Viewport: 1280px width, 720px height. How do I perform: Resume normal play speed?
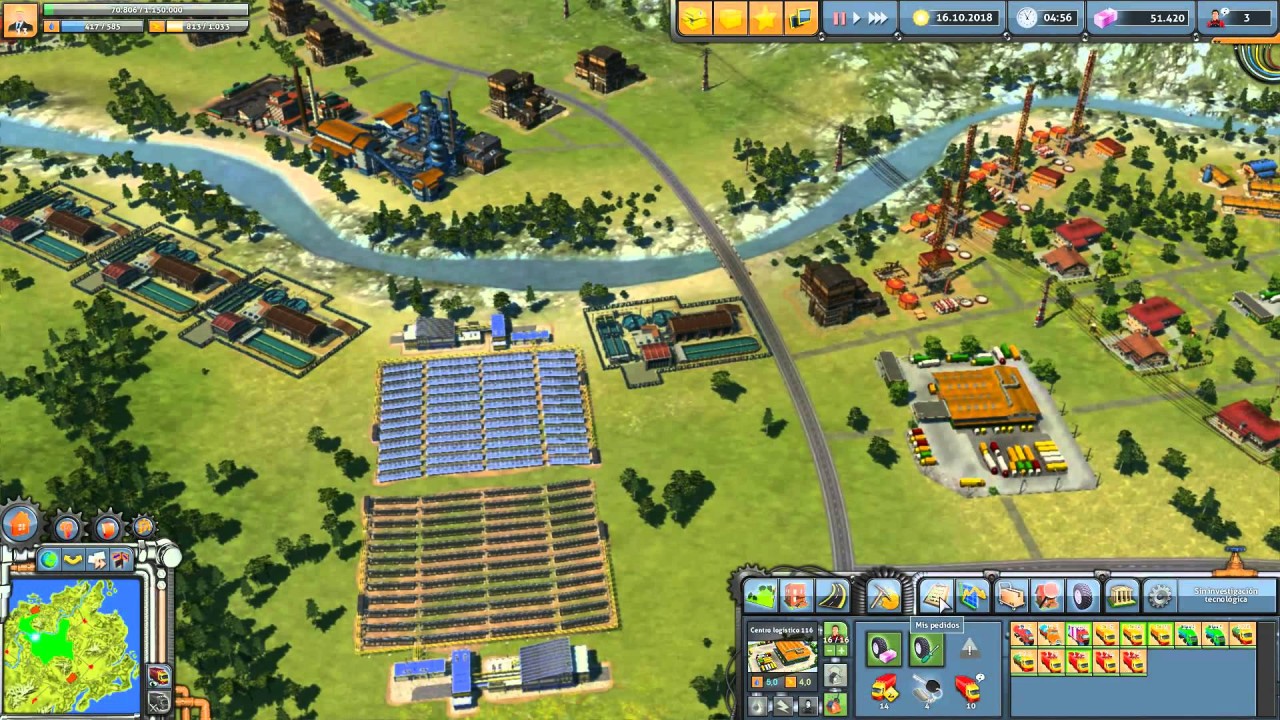point(855,18)
